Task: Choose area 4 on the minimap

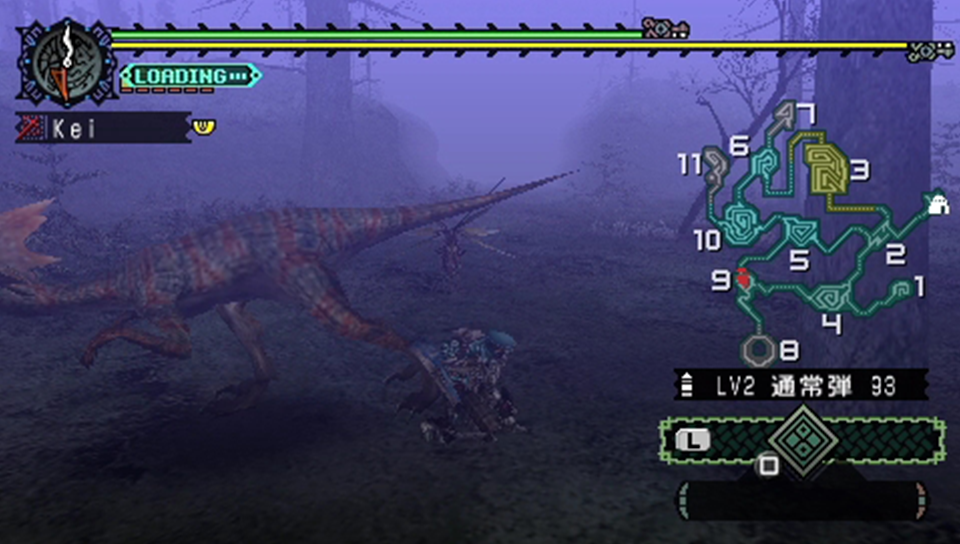Action: point(830,296)
